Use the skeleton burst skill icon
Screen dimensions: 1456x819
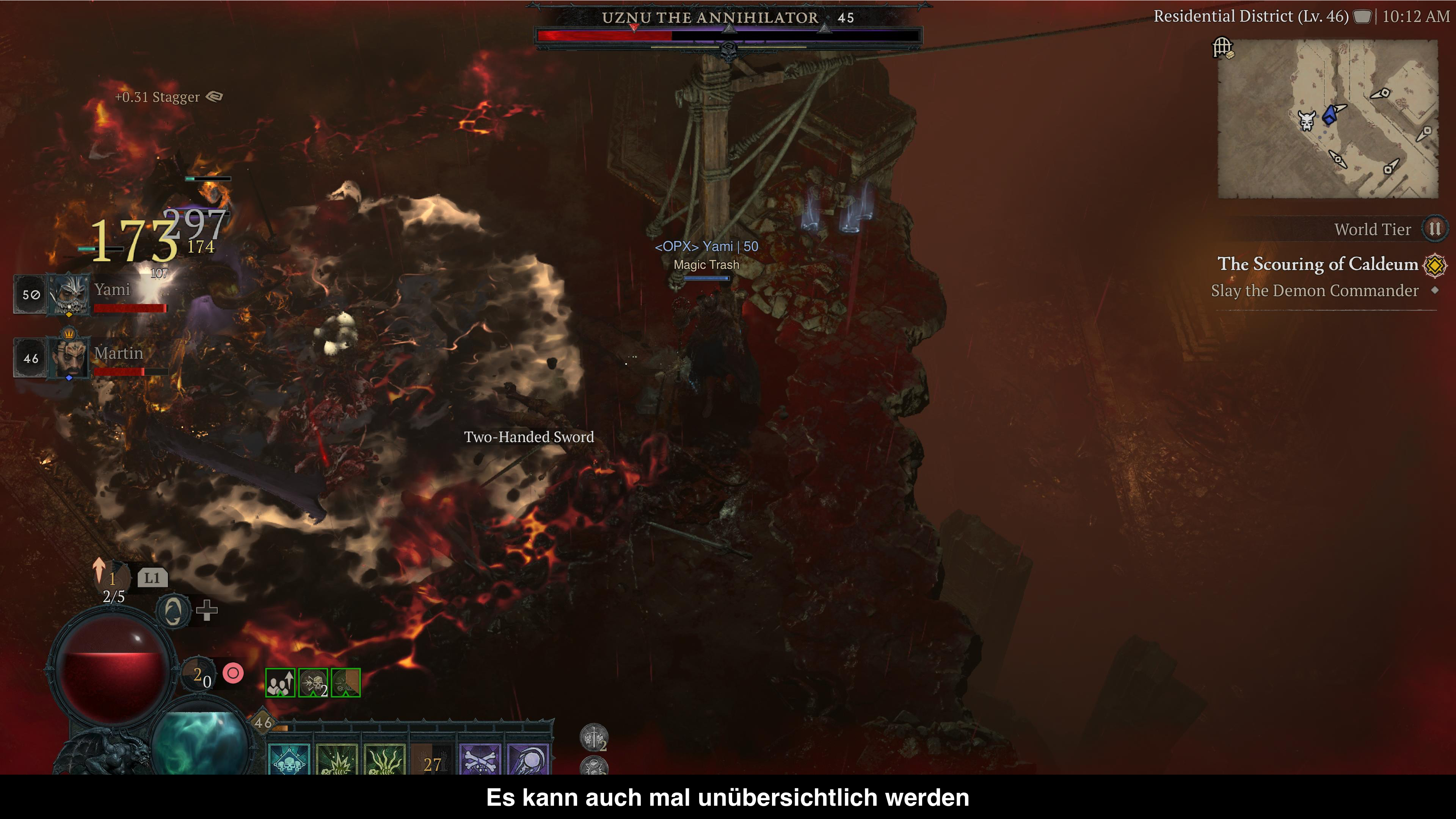coord(337,759)
